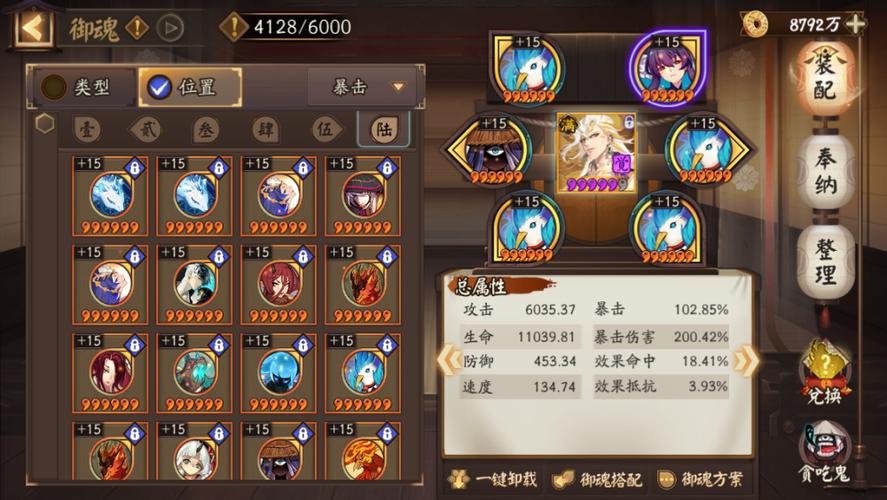Screen dimensions: 887x500
Task: Switch to slot tab 壹
Action: pyautogui.click(x=88, y=129)
